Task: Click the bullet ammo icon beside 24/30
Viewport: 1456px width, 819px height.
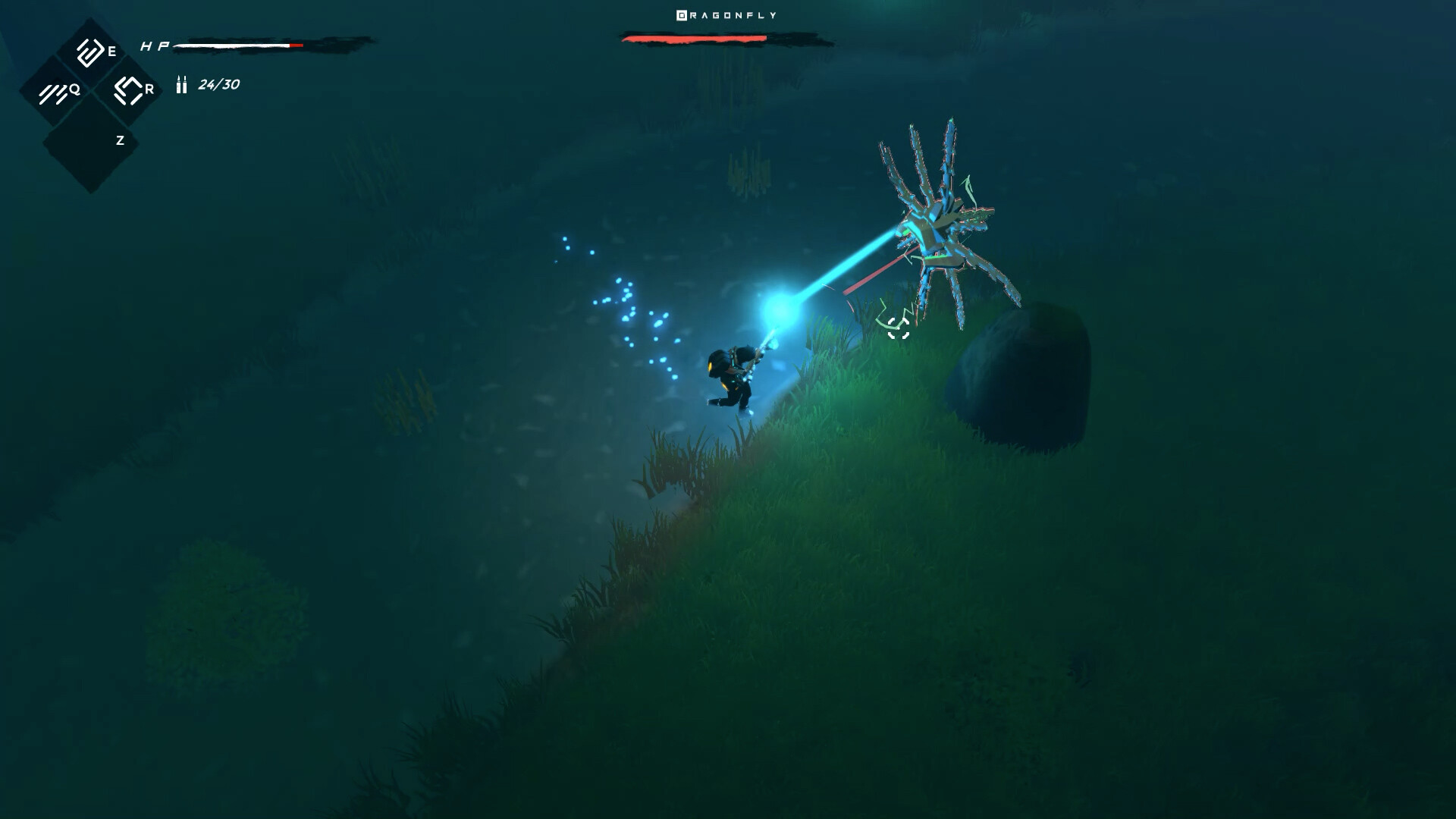Action: 180,86
